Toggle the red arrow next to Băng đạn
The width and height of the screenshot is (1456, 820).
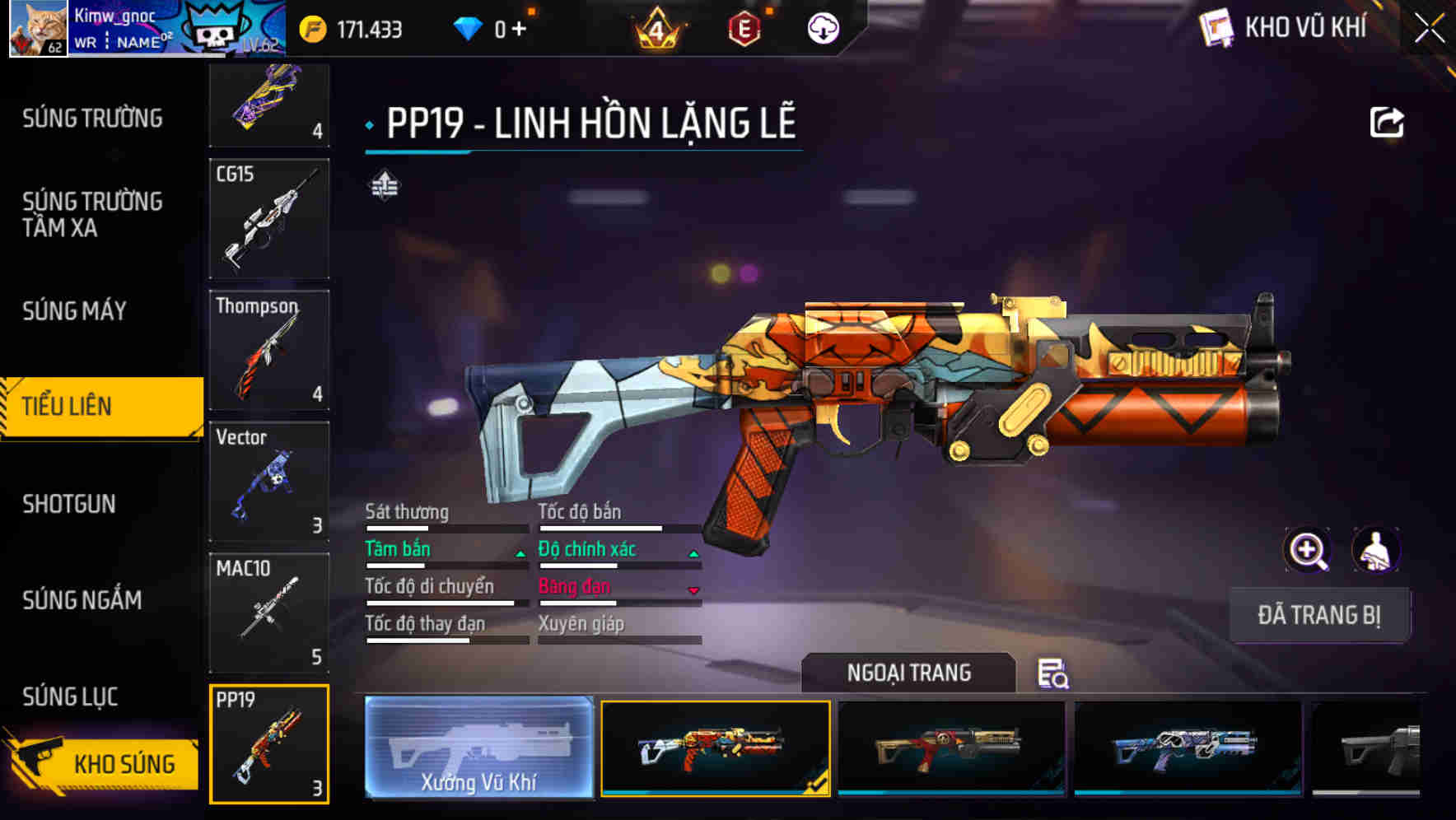click(x=693, y=590)
